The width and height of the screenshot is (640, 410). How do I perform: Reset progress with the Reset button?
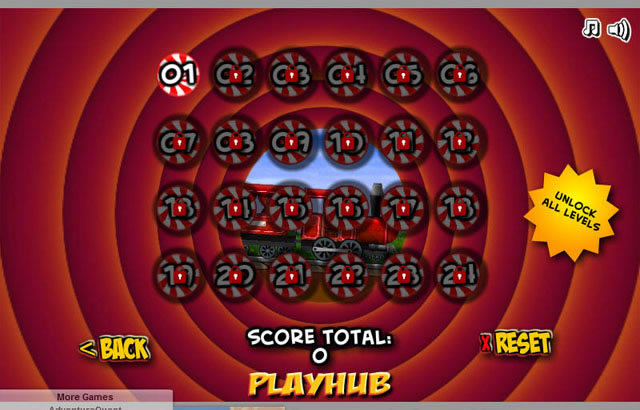pos(516,343)
